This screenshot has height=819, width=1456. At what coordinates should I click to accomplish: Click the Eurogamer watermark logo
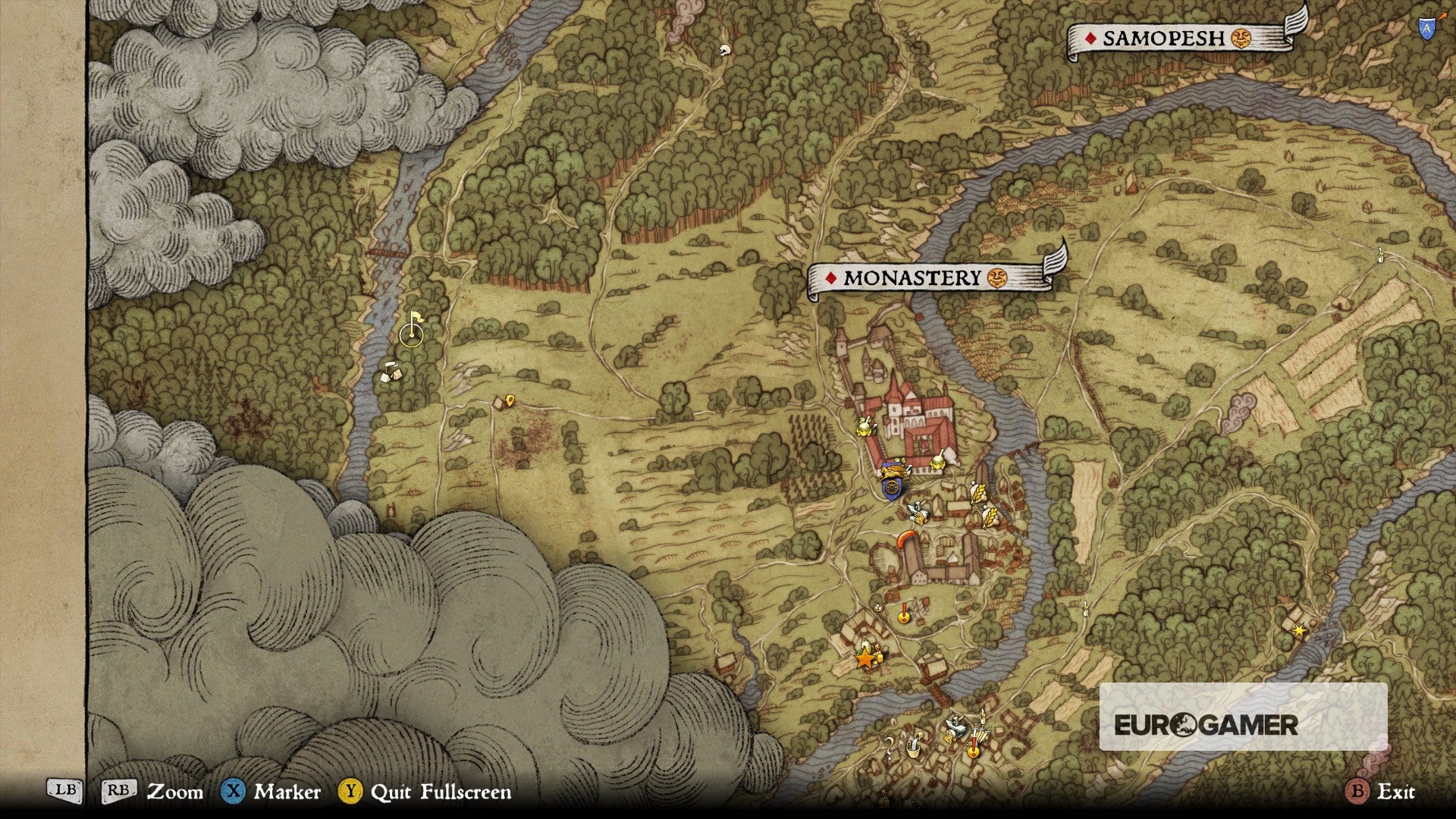coord(1206,724)
